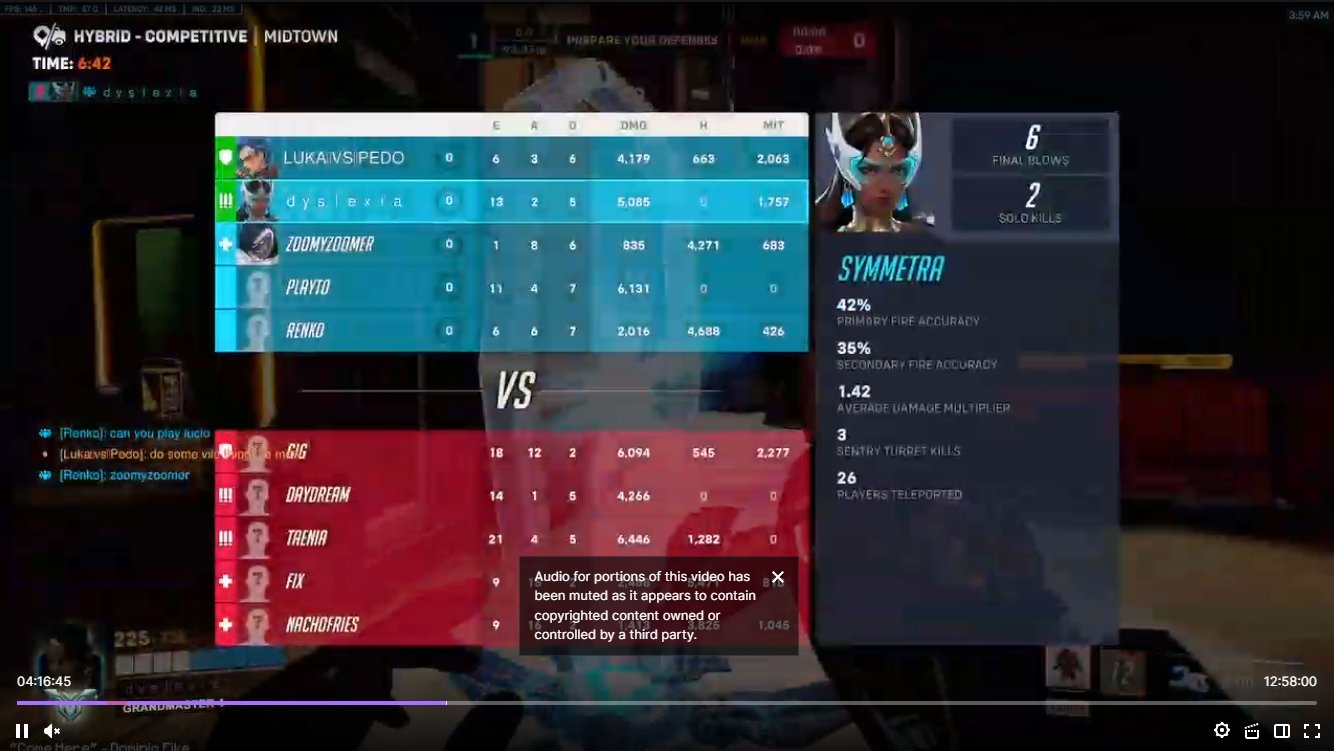
Task: Click the seek bar progress position
Action: click(x=446, y=702)
